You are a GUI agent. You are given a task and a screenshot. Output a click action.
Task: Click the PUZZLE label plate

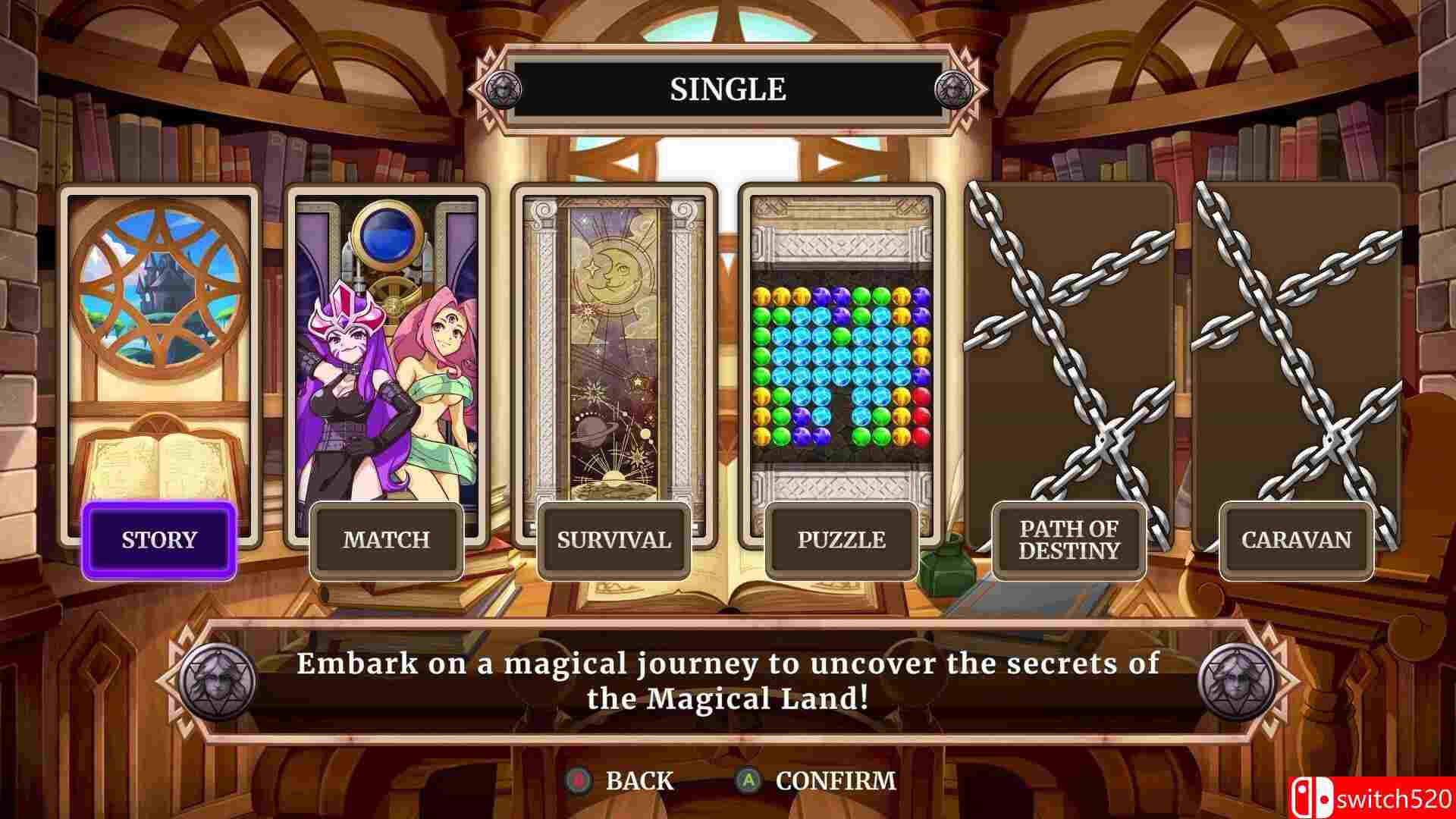pyautogui.click(x=842, y=540)
